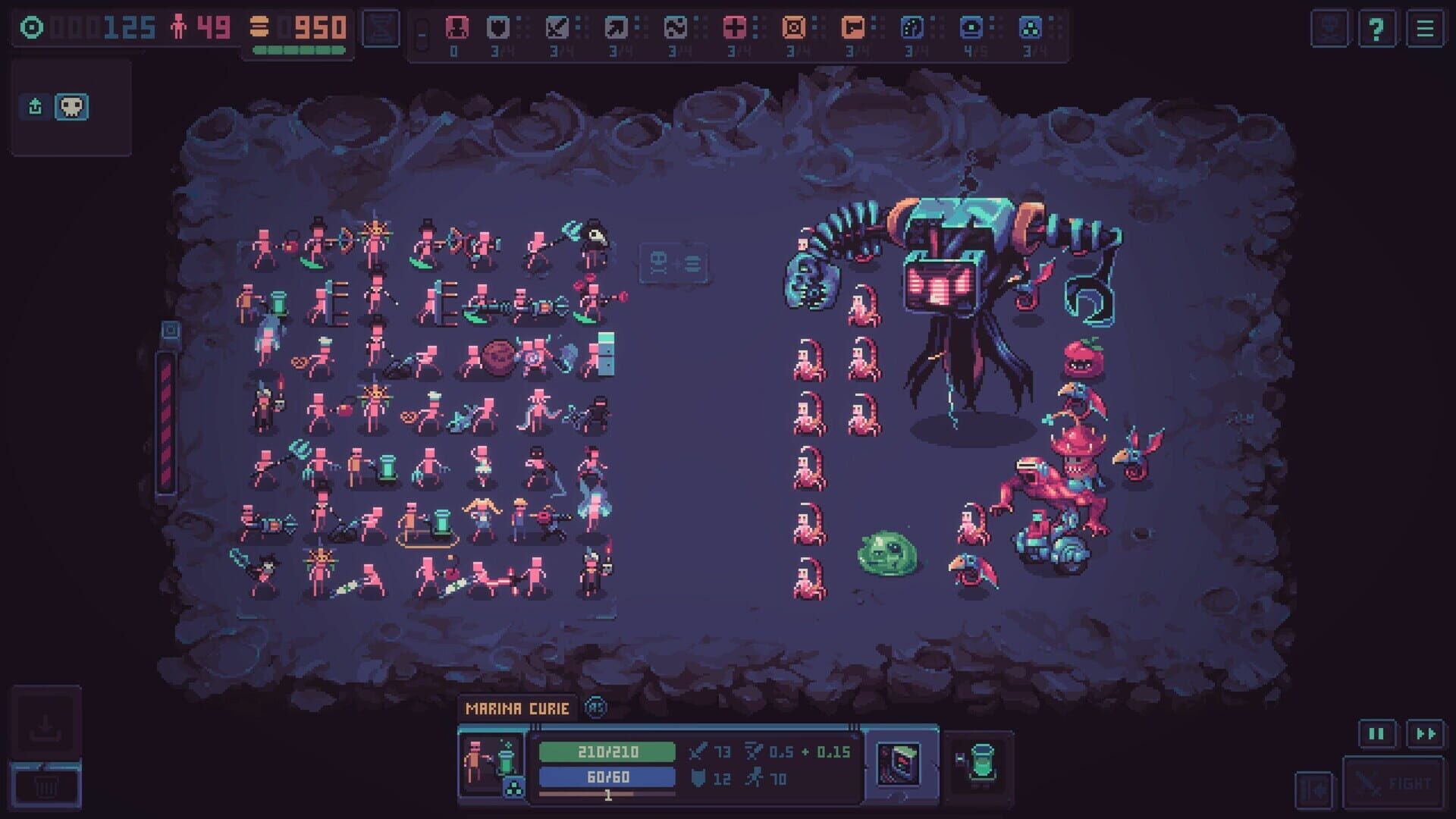The height and width of the screenshot is (819, 1456).
Task: Toggle the upload arrow option in left panel
Action: click(34, 107)
